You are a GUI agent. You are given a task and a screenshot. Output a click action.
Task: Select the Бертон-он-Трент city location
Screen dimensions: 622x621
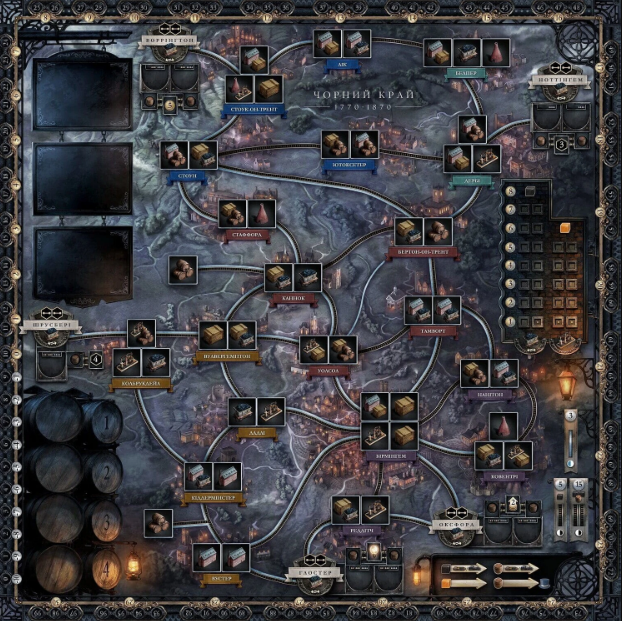pyautogui.click(x=423, y=232)
